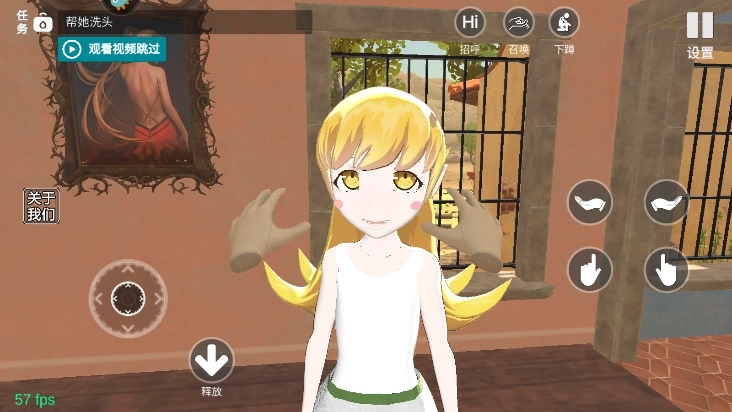Use the Hi 招呼 greeting button
Image resolution: width=732 pixels, height=412 pixels.
point(470,23)
